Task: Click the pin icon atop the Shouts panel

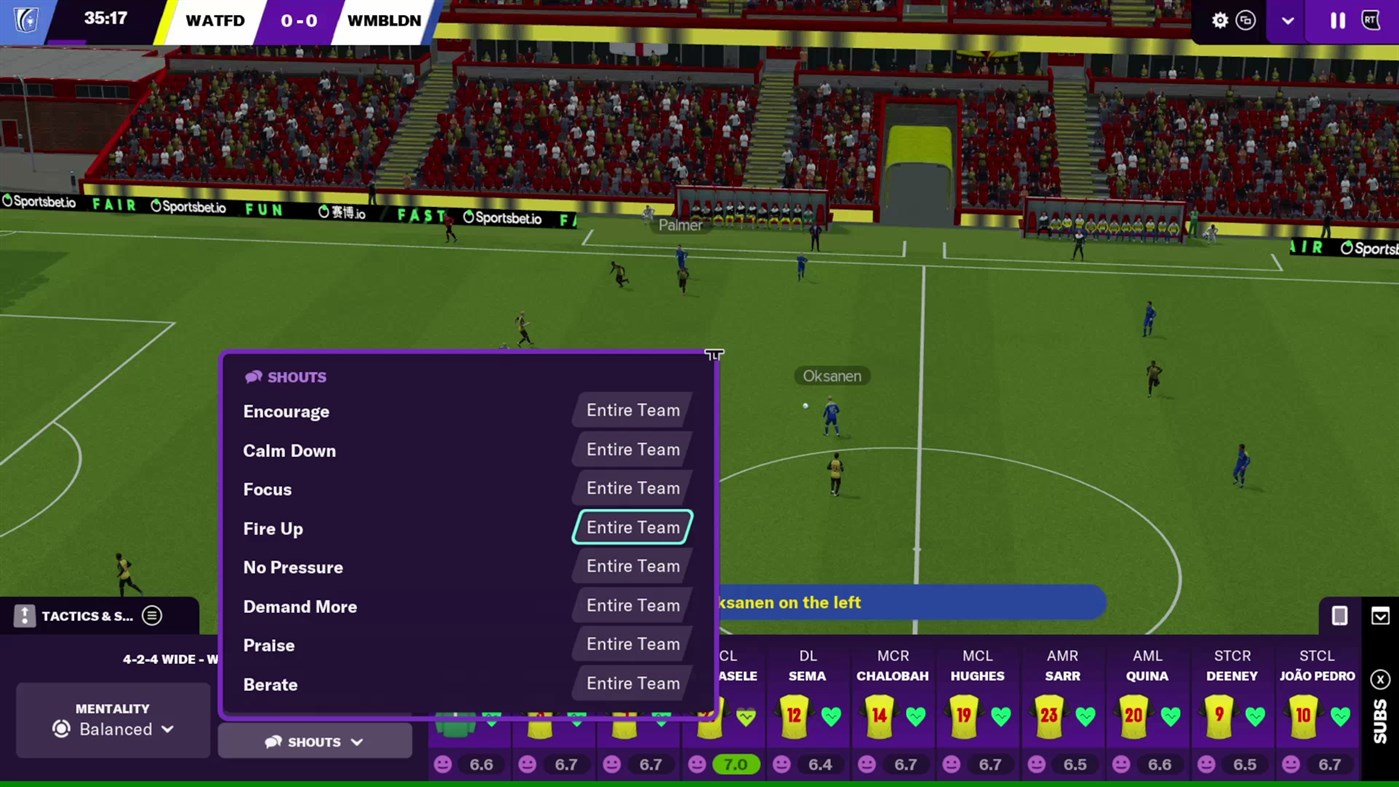Action: 714,355
